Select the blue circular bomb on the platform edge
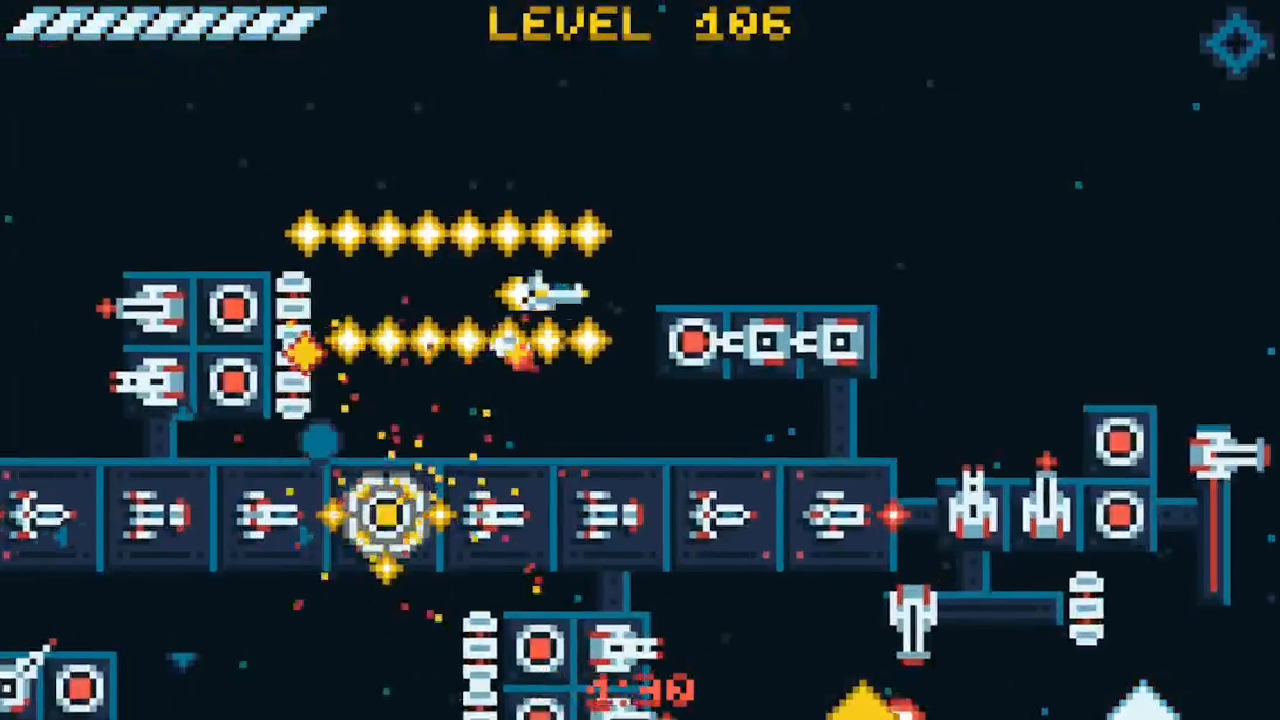1280x720 pixels. (320, 440)
